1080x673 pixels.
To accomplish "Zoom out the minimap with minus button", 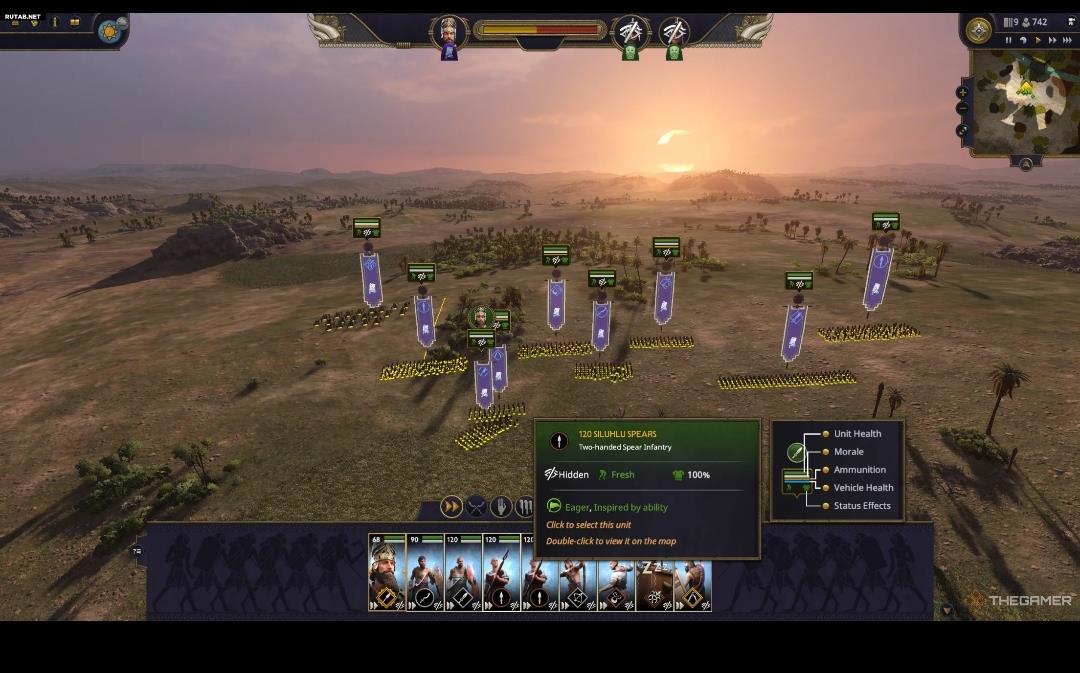I will (962, 108).
